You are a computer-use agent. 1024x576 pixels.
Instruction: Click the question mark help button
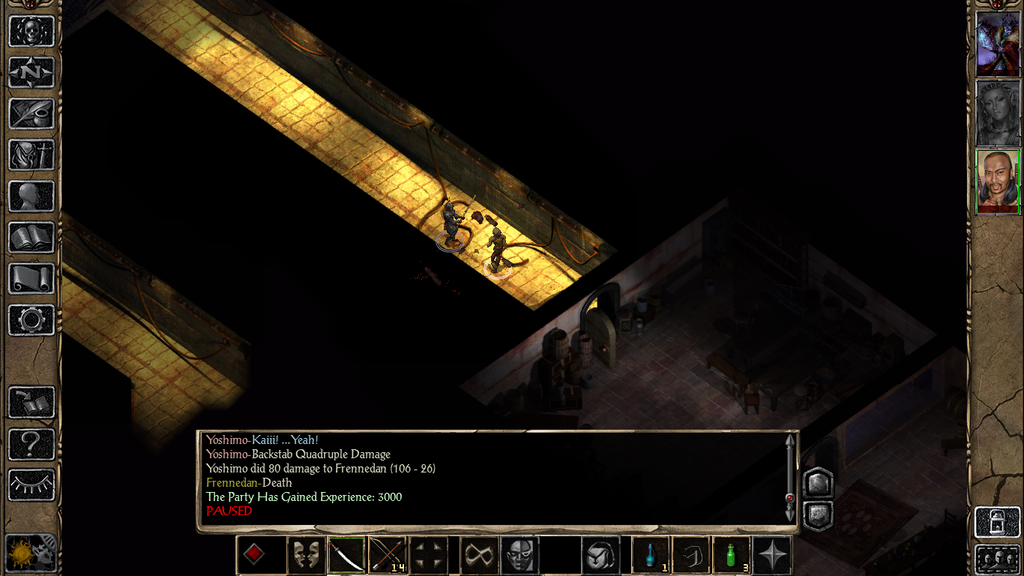pos(31,443)
